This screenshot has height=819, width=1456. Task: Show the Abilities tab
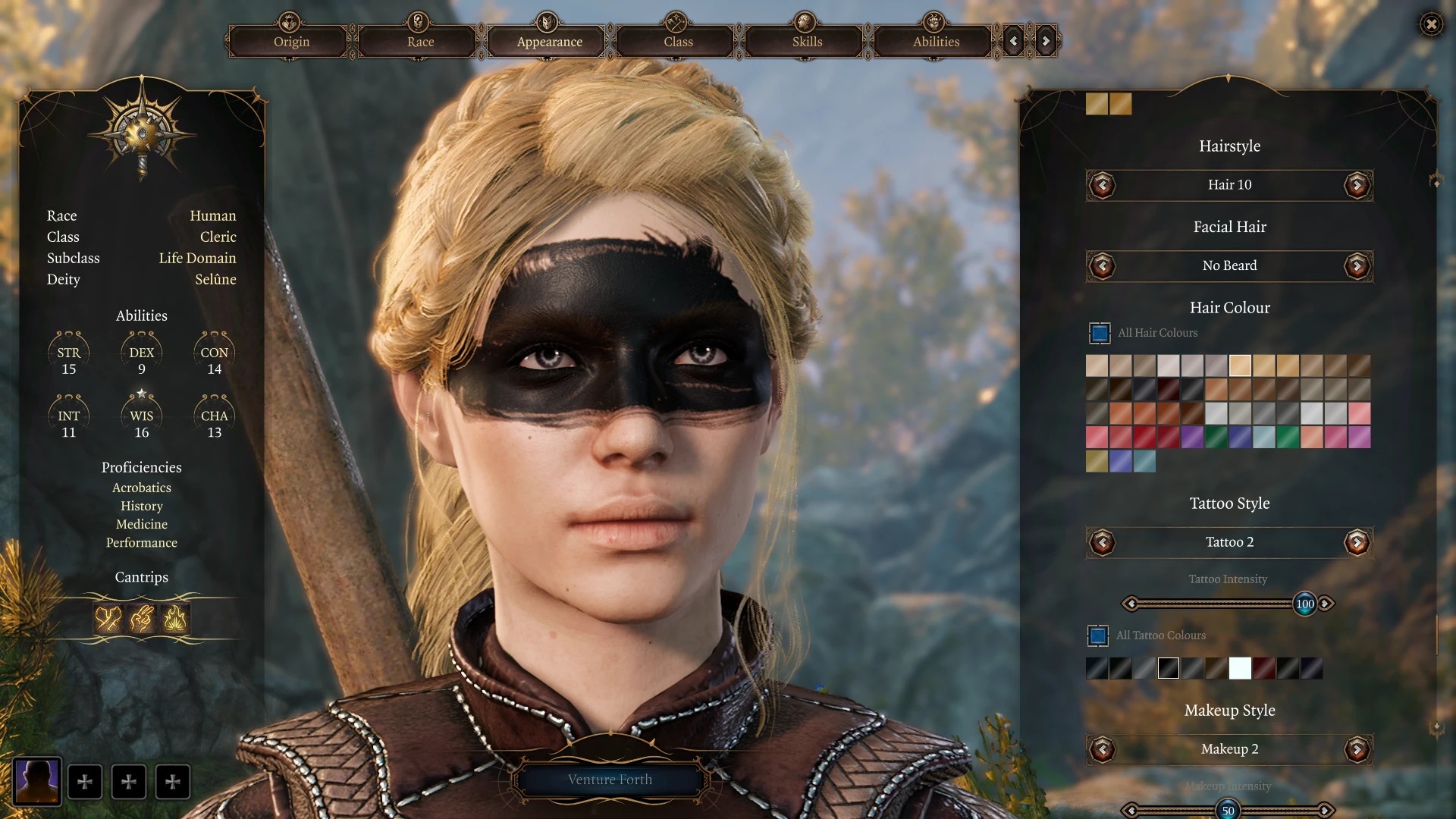(936, 42)
